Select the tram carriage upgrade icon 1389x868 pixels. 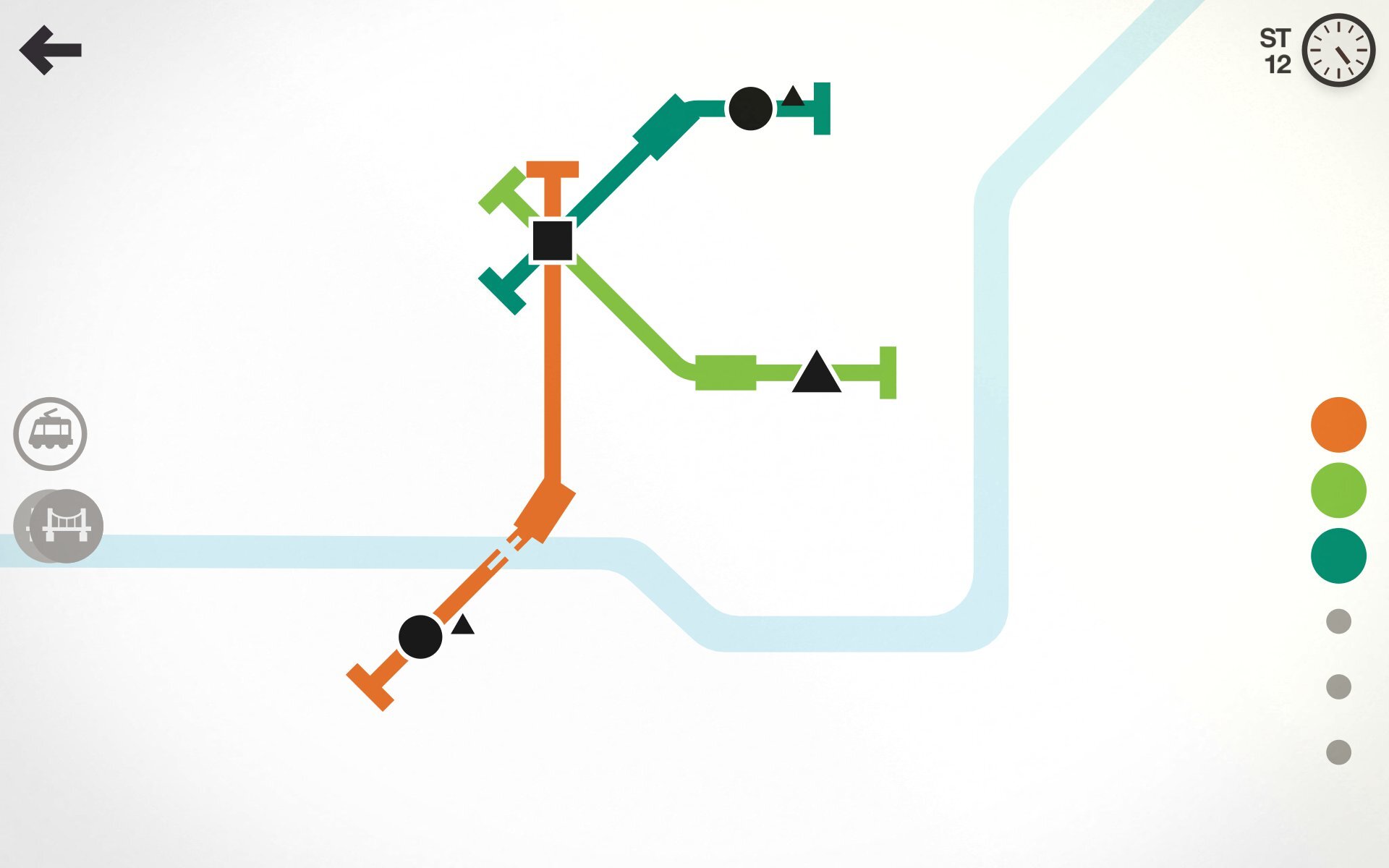pos(49,433)
